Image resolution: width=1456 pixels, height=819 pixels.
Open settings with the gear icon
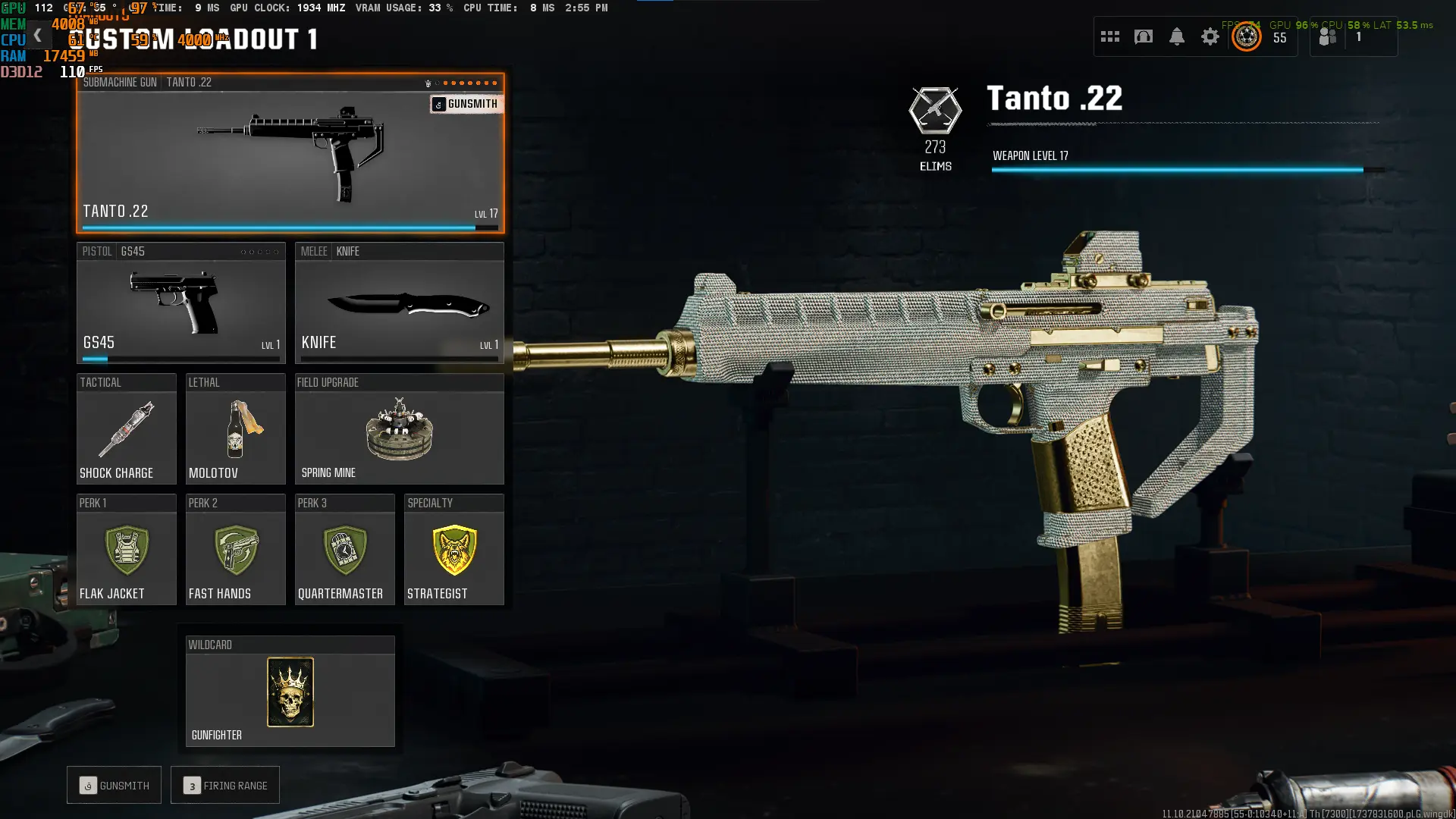[x=1210, y=36]
